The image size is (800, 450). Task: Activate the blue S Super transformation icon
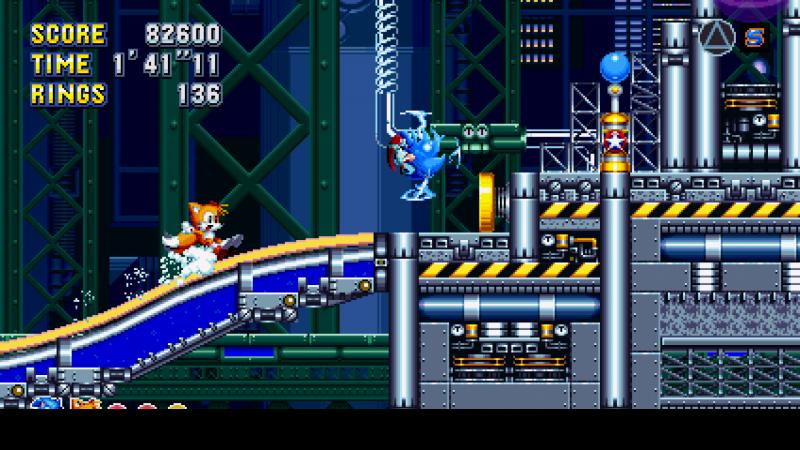755,38
